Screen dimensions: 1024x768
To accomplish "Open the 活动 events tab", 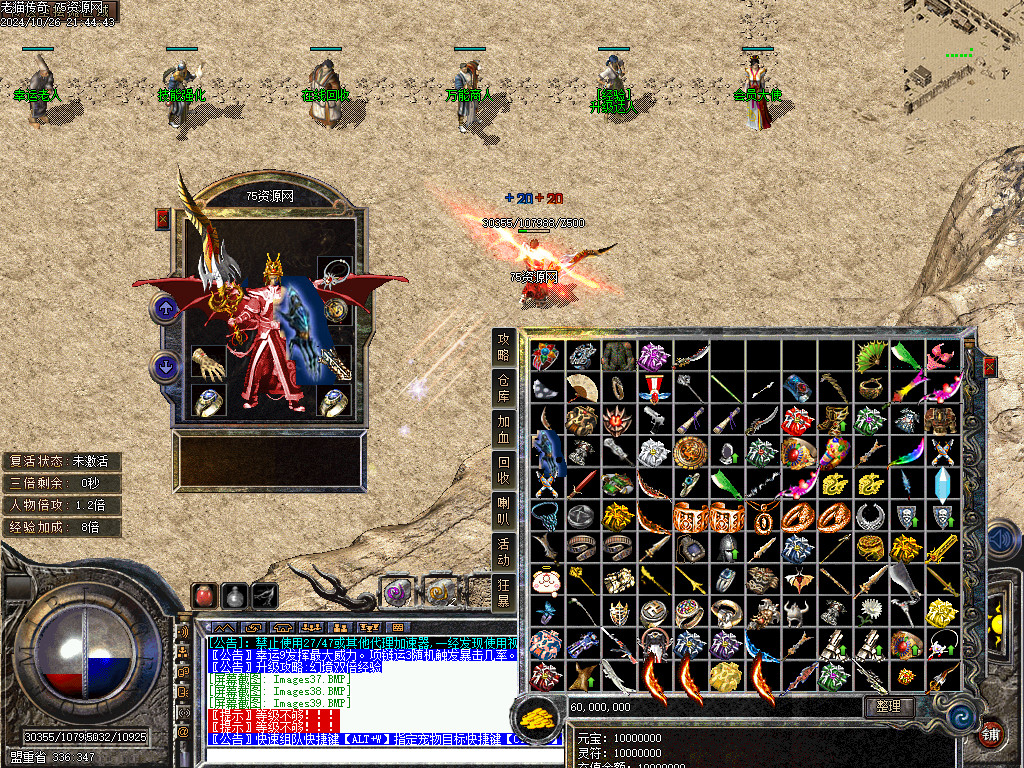I will [504, 551].
